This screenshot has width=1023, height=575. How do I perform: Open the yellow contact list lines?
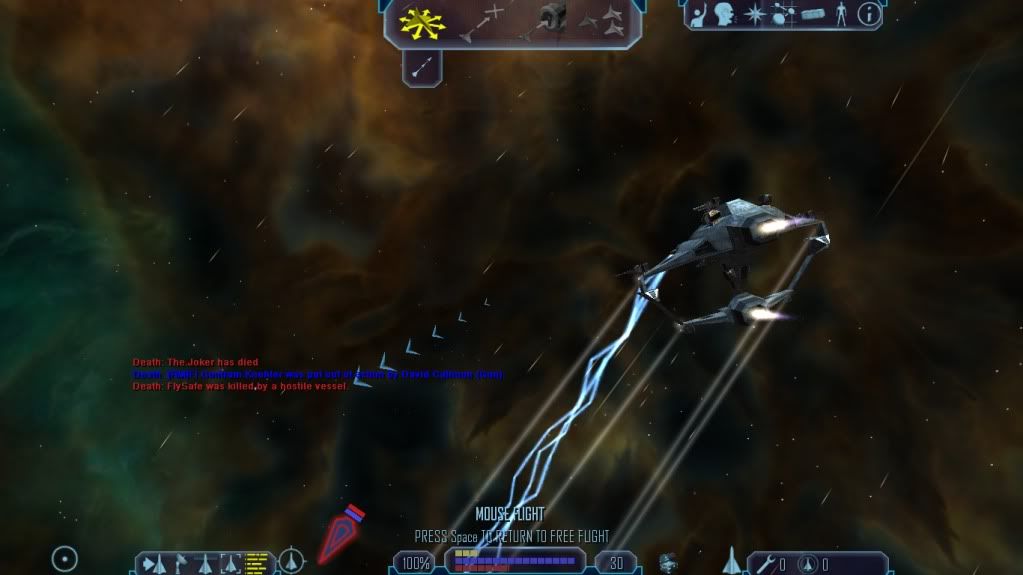coord(257,563)
